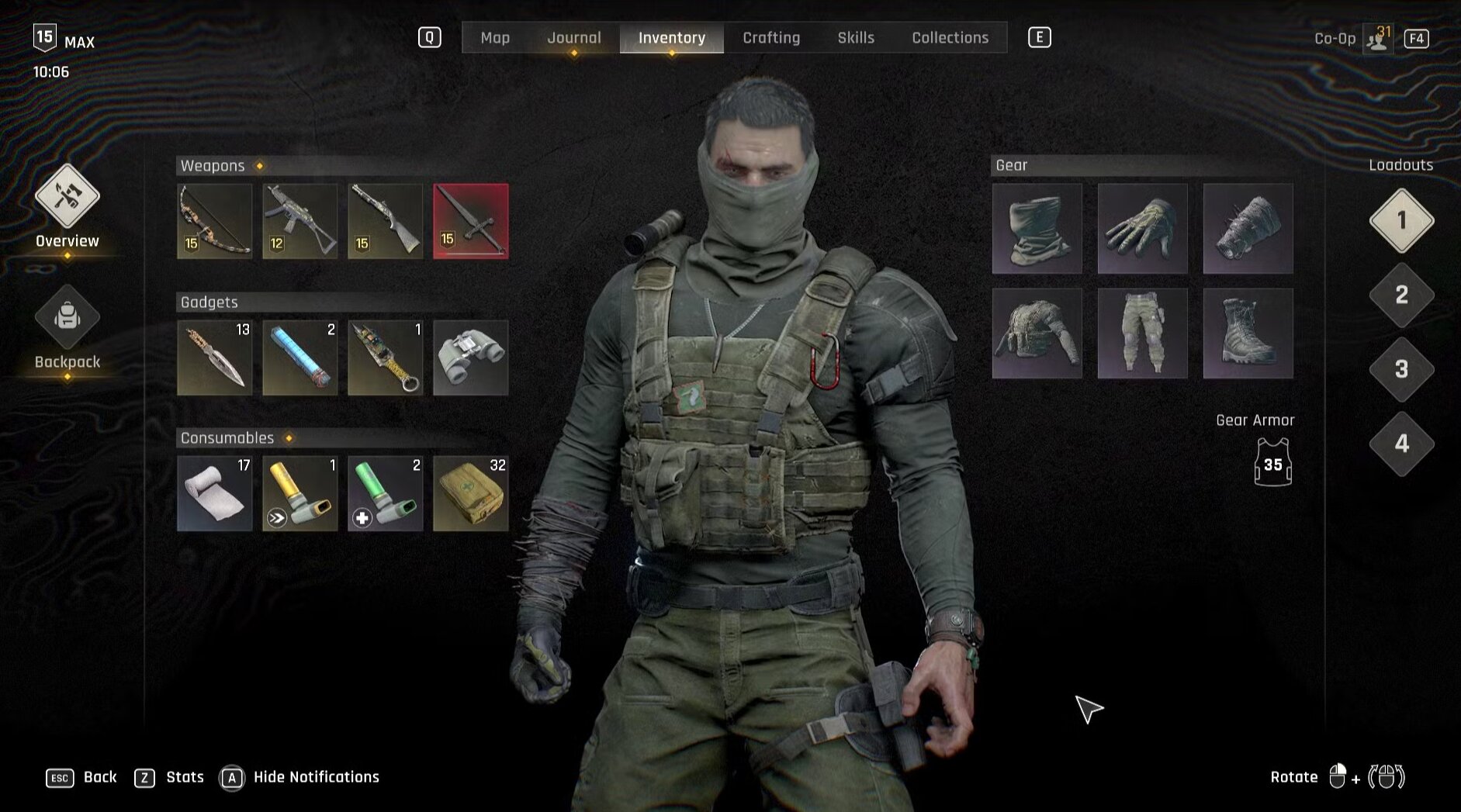Select the boots gear slot

coord(1248,333)
